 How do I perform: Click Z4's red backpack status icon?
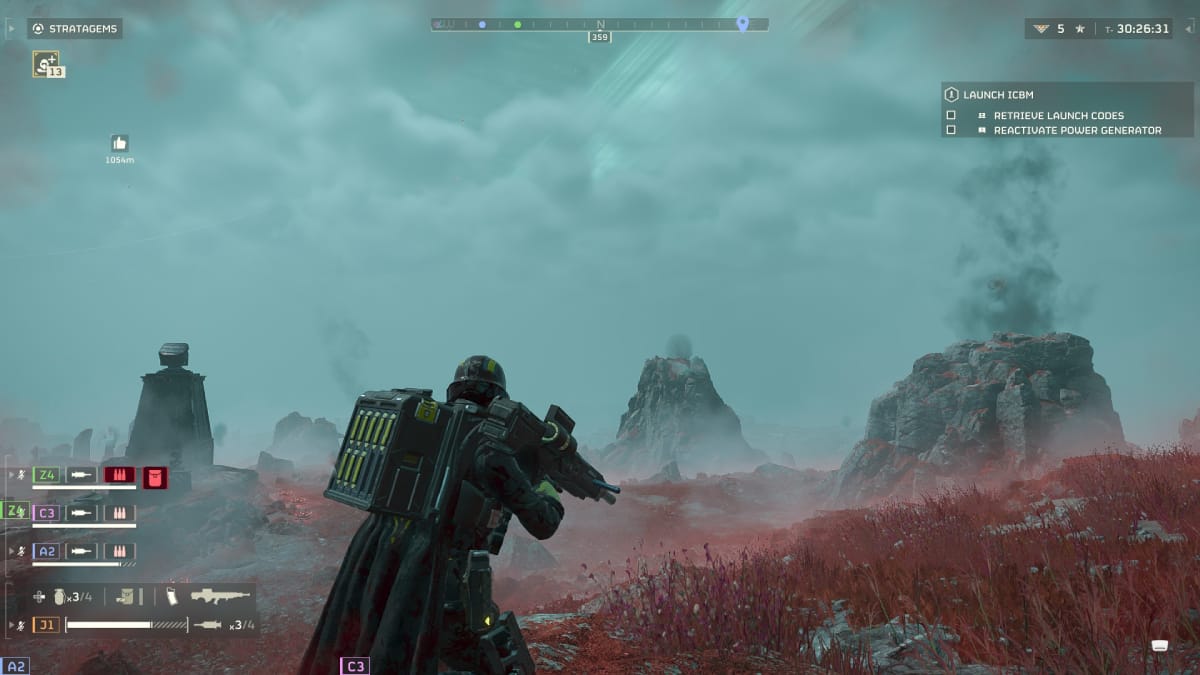[x=155, y=476]
